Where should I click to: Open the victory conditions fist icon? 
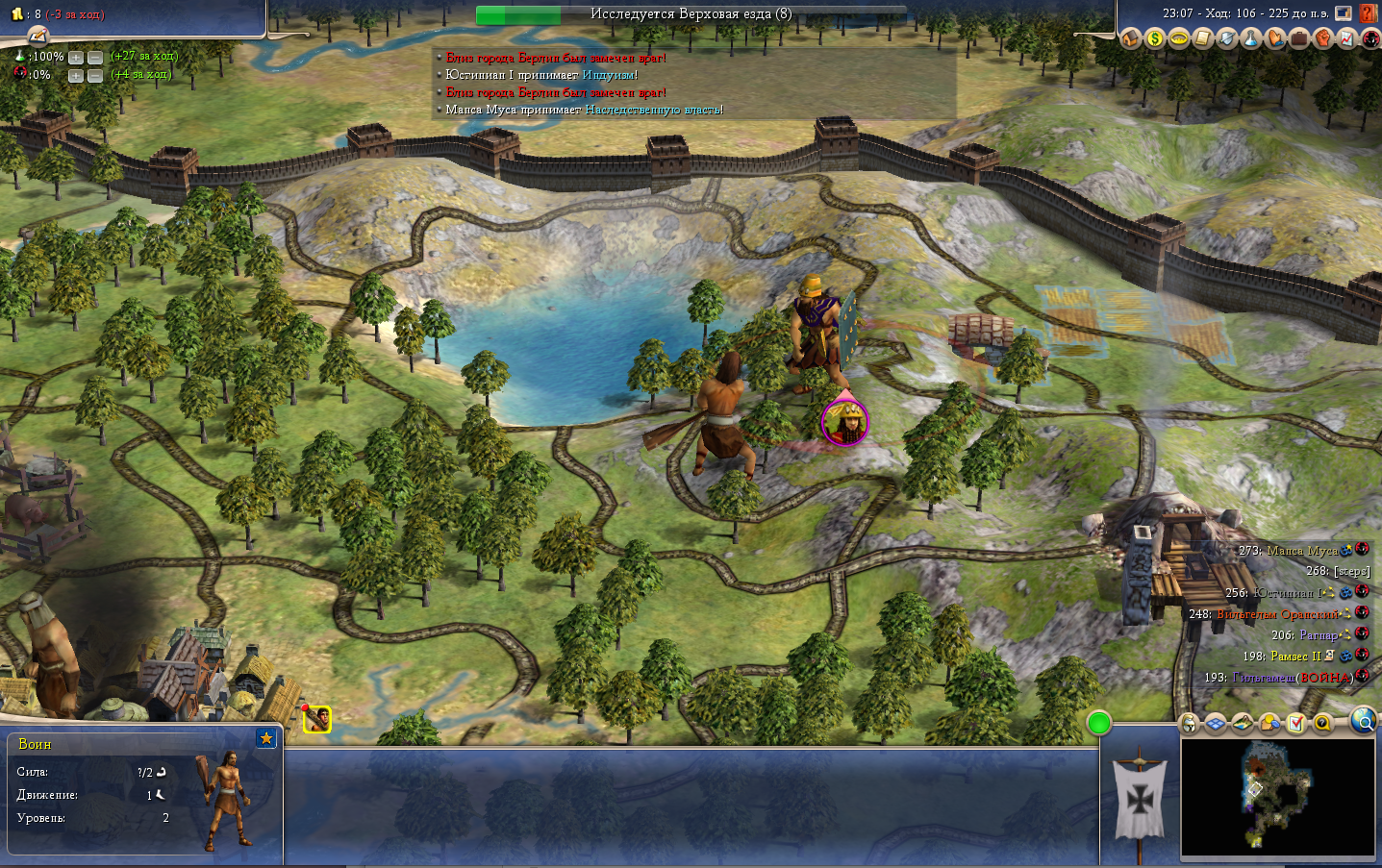point(1322,38)
